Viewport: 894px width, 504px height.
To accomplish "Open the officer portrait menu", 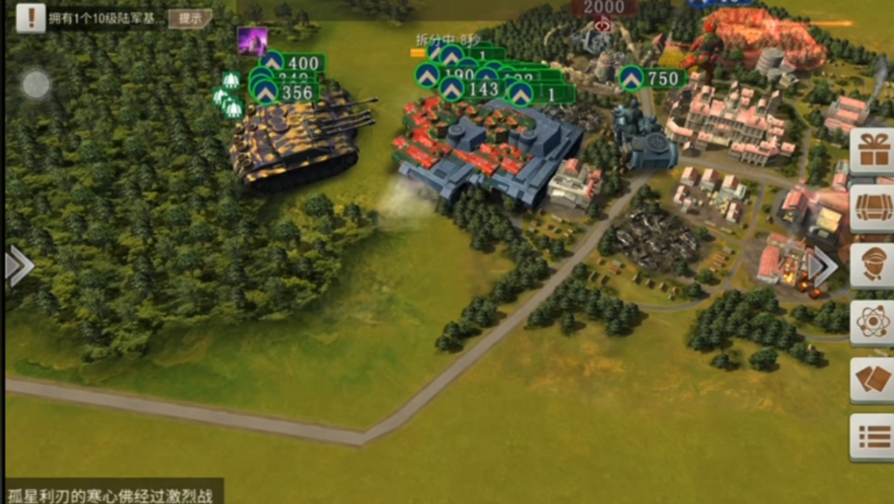I will click(x=872, y=265).
